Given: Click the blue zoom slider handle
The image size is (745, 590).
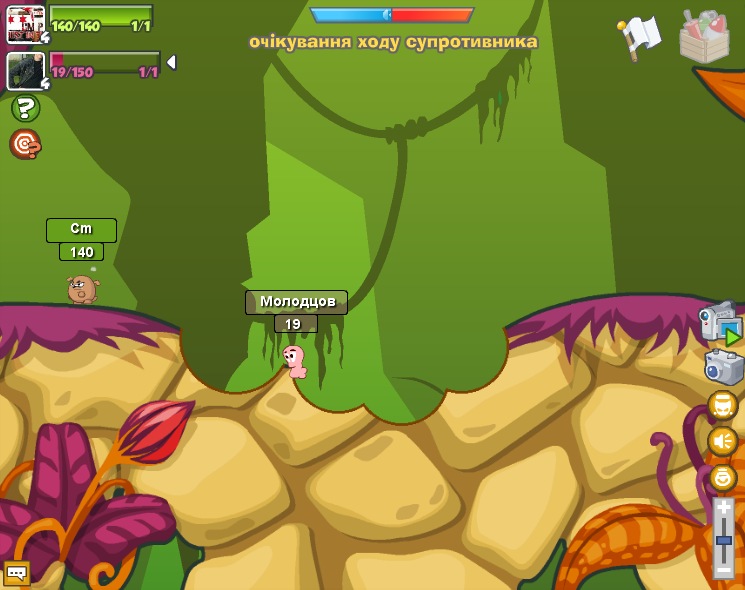Looking at the screenshot, I should click(x=723, y=540).
